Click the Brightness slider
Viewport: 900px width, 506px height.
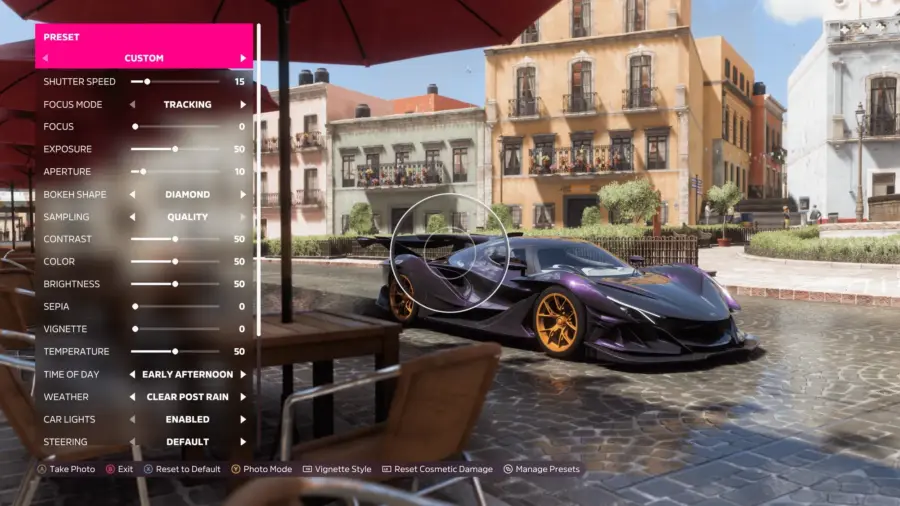click(x=175, y=284)
